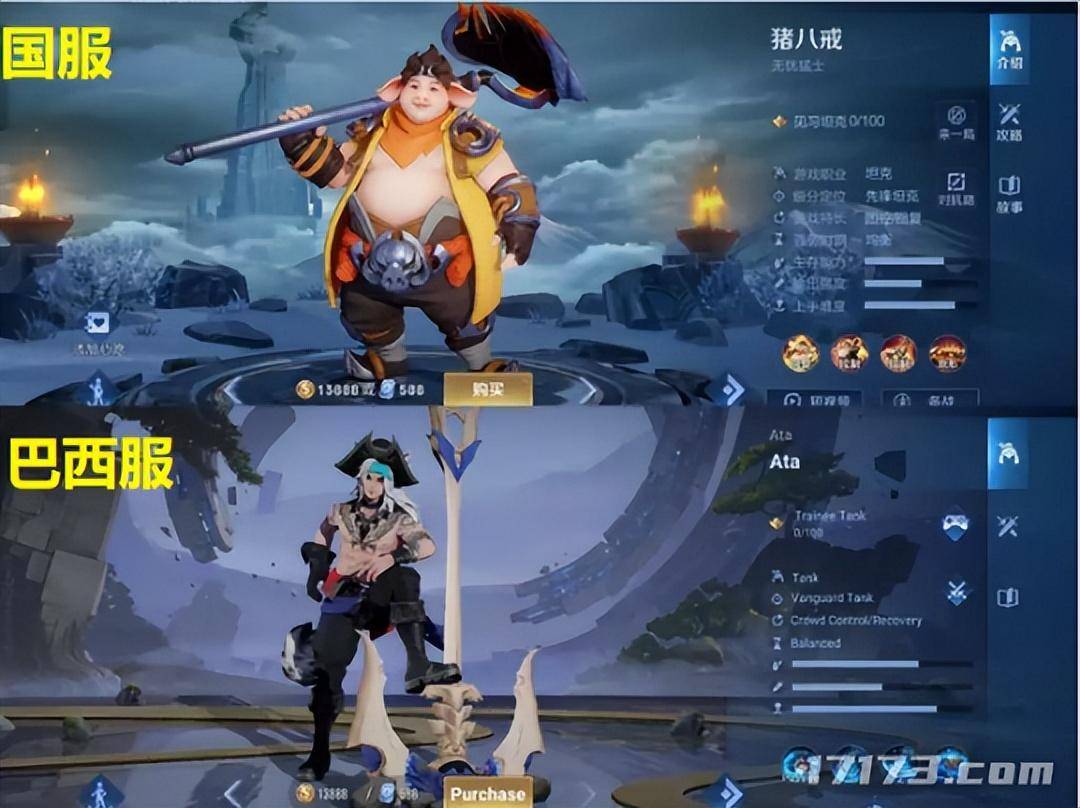Open the gamepad icon beside Trainee Tank
Image resolution: width=1080 pixels, height=808 pixels.
pos(955,526)
